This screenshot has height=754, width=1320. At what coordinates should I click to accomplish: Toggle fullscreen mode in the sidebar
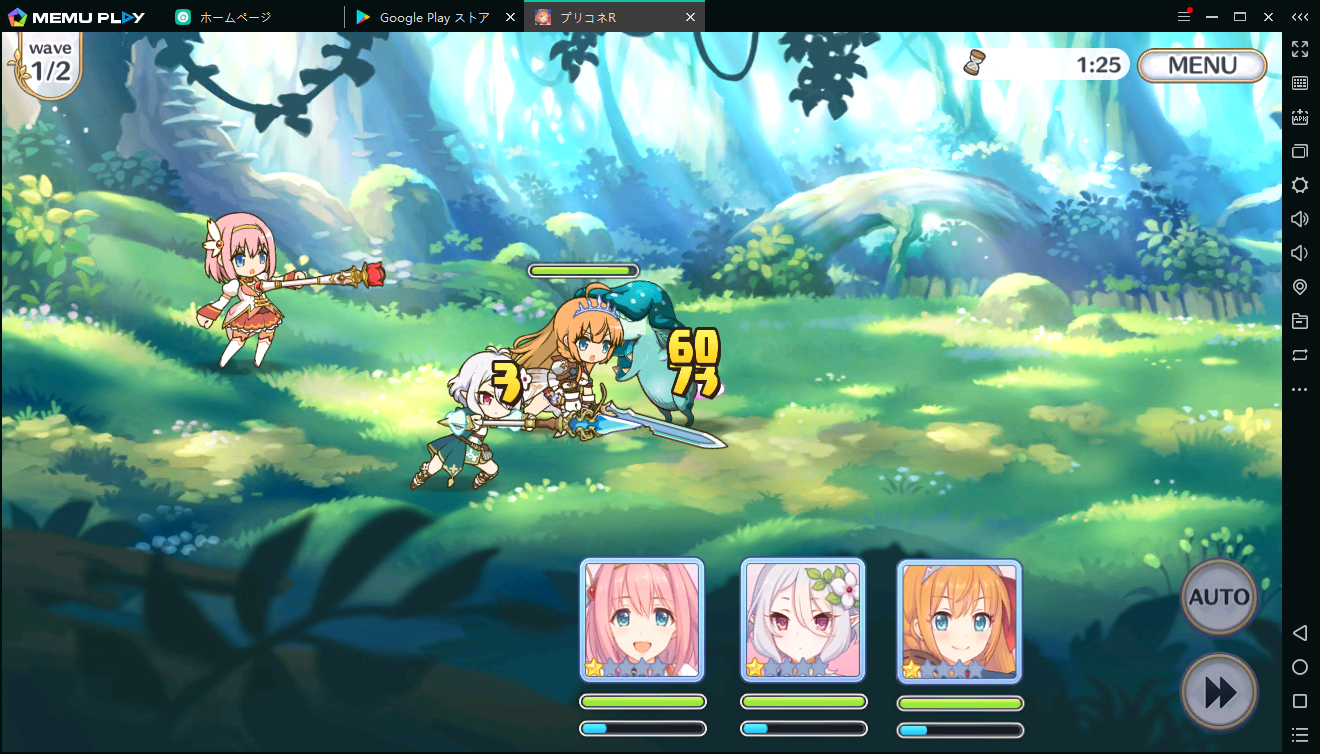(x=1300, y=49)
